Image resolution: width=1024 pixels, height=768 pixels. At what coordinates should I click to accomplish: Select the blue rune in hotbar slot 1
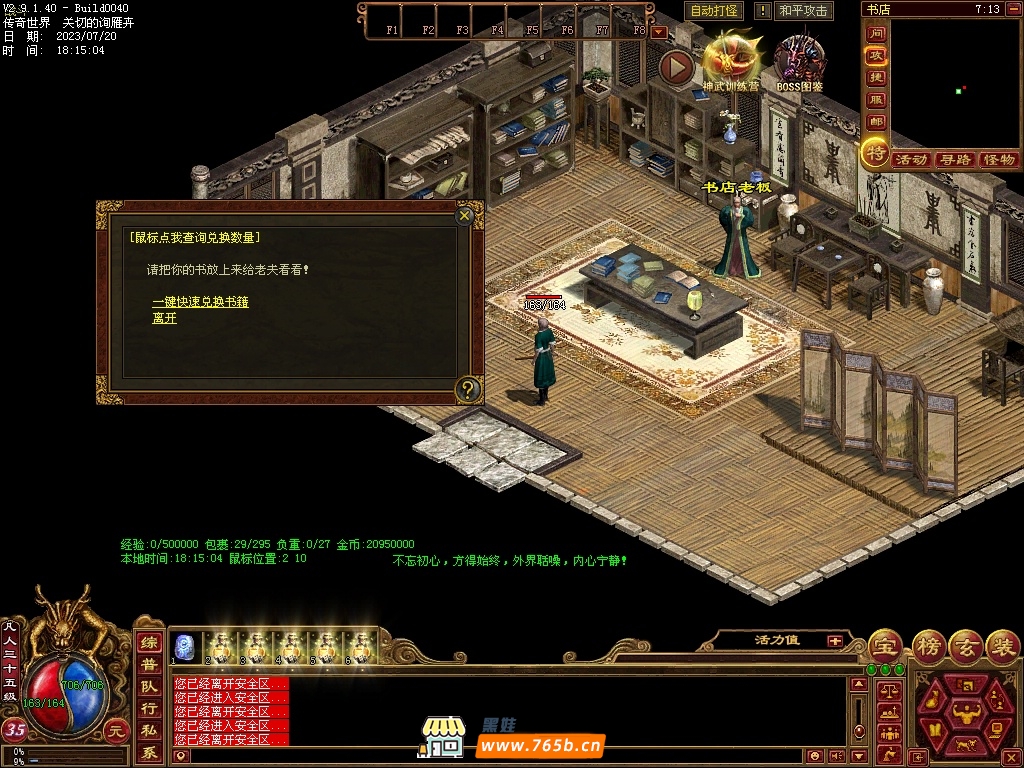click(185, 647)
